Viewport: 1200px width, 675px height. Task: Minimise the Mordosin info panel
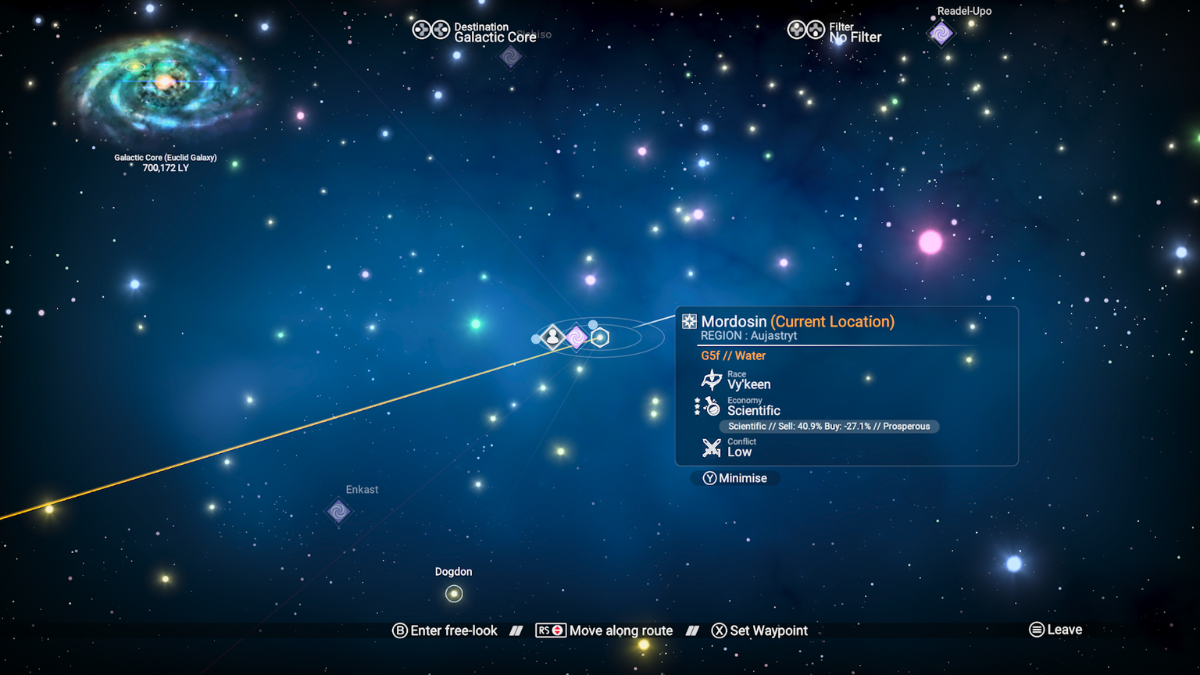click(735, 478)
